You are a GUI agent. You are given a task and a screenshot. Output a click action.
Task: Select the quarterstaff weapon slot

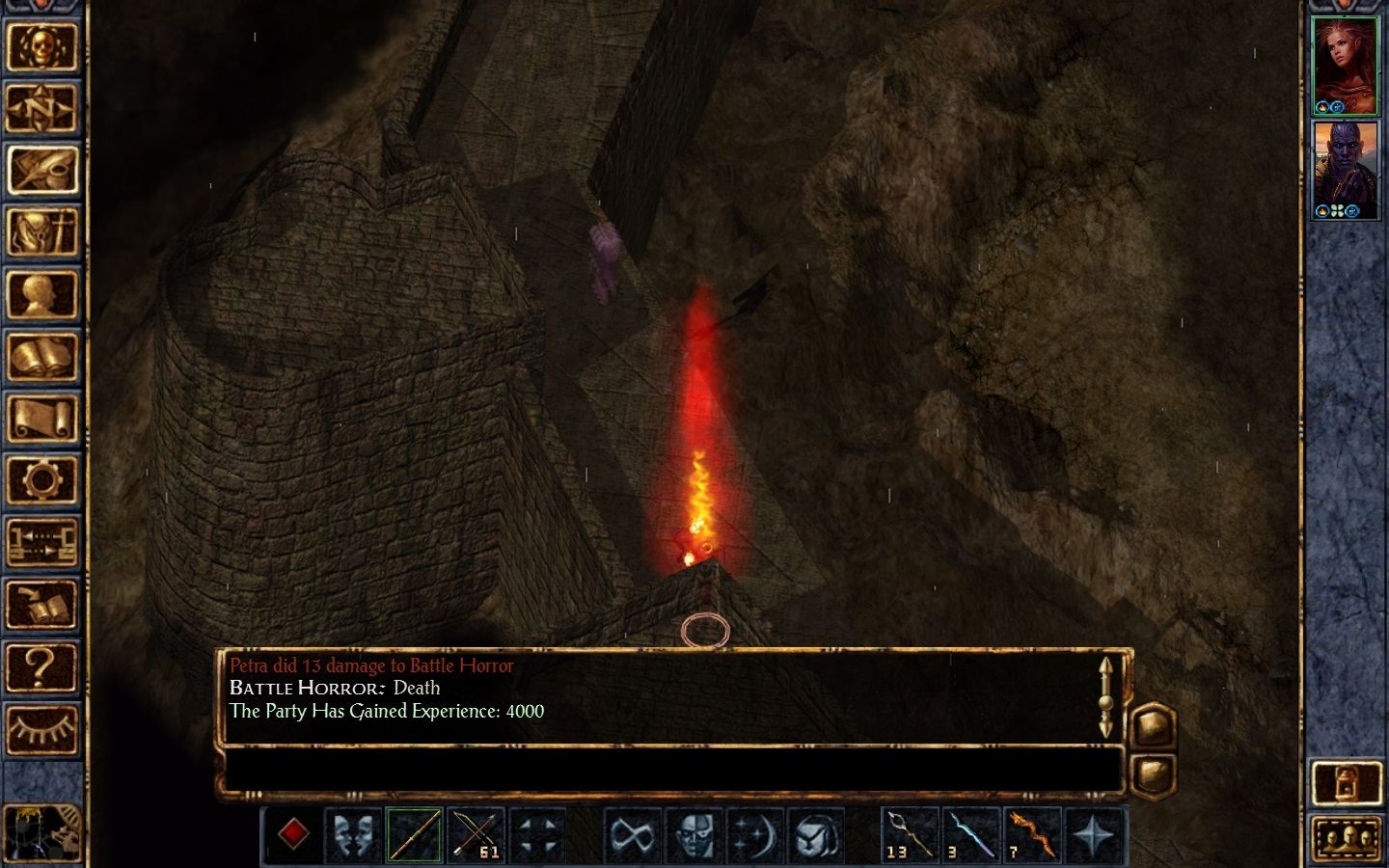point(415,835)
